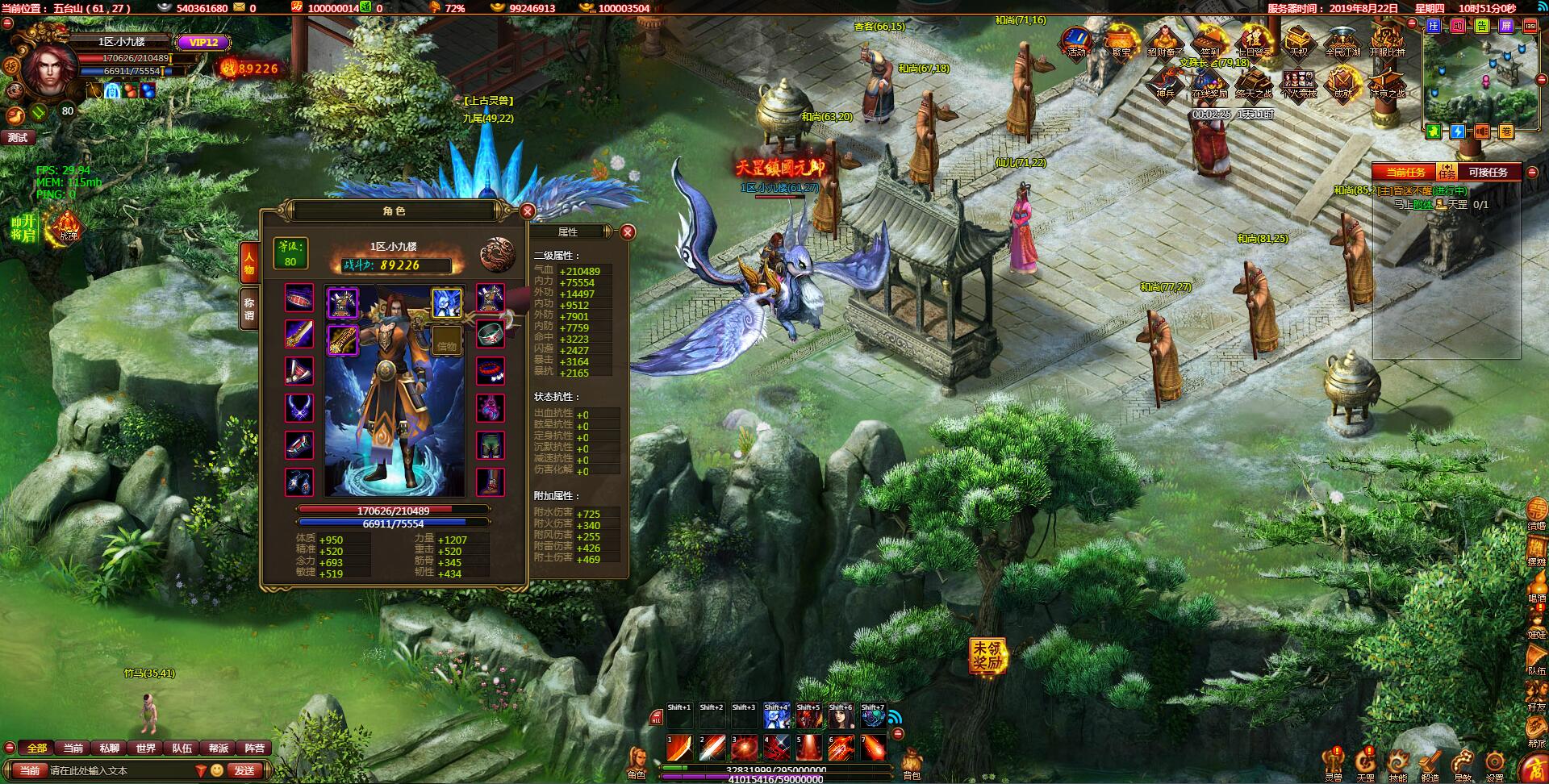Switch to the 世界 chat channel tab

(x=146, y=748)
